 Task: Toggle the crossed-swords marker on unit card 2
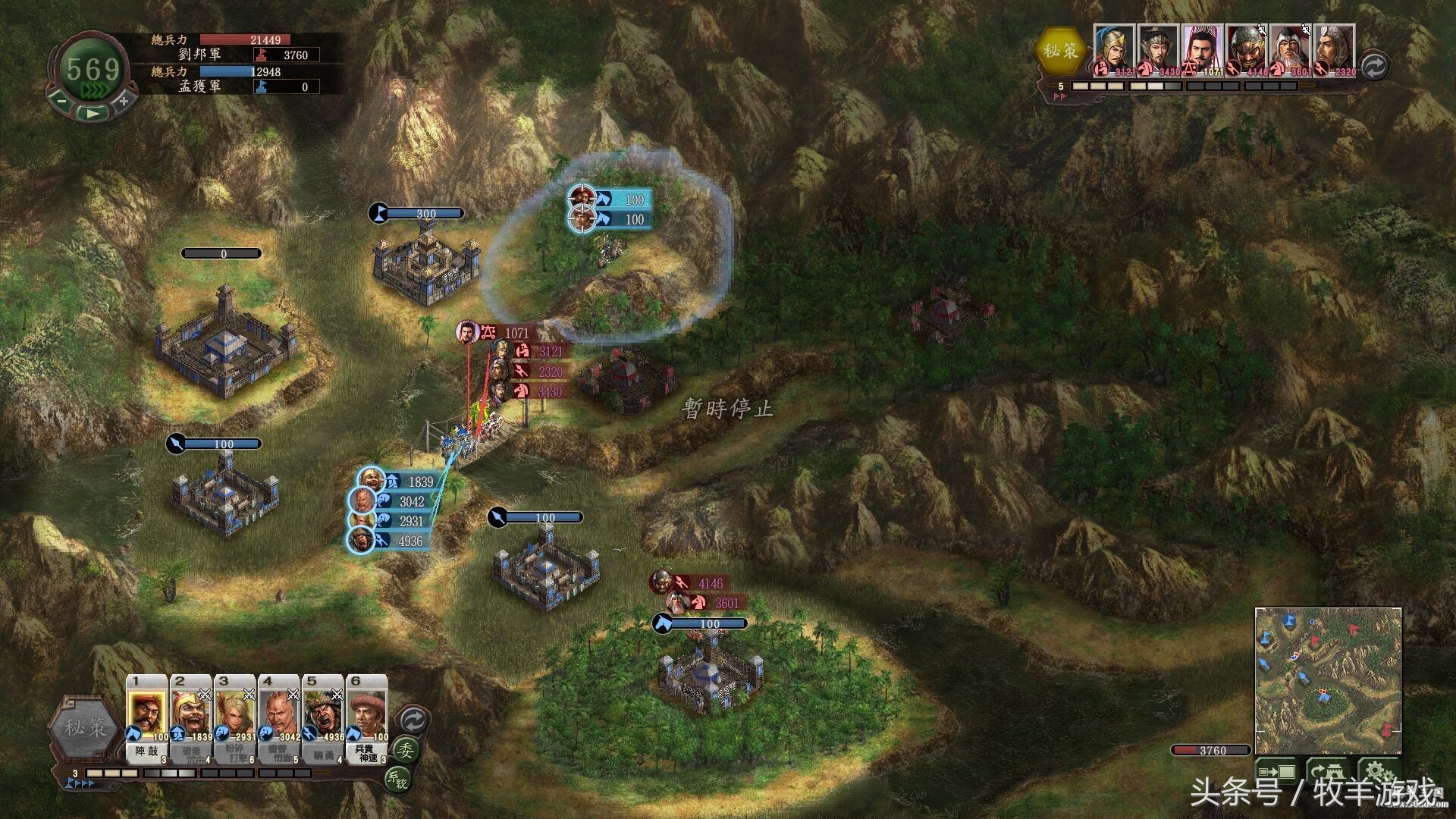coord(205,696)
